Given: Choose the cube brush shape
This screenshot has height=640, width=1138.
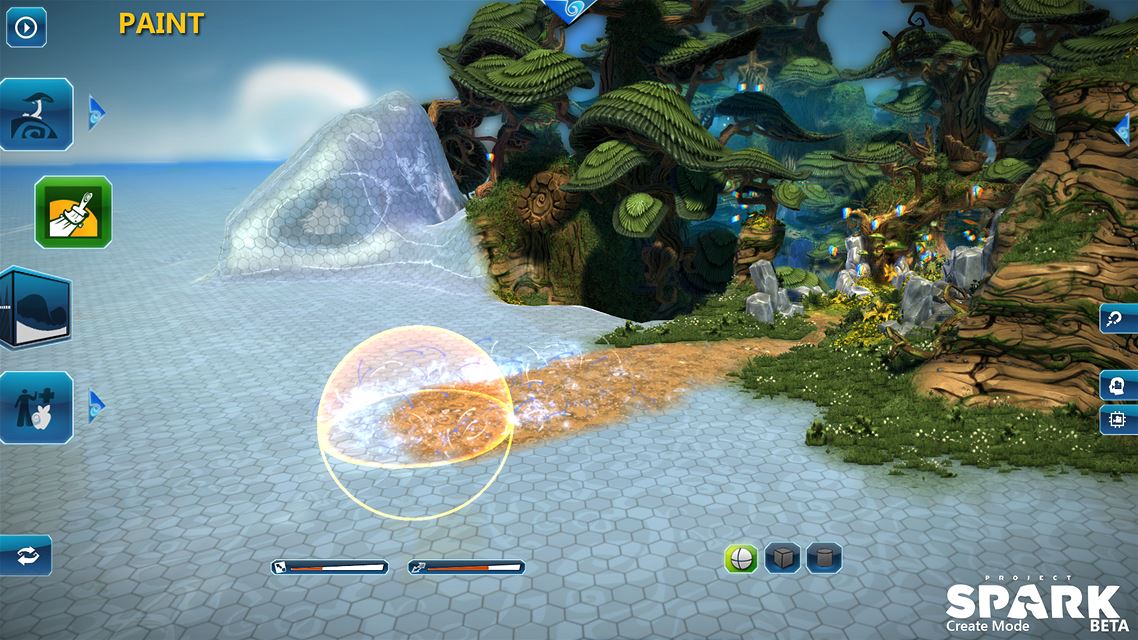Looking at the screenshot, I should tap(782, 558).
